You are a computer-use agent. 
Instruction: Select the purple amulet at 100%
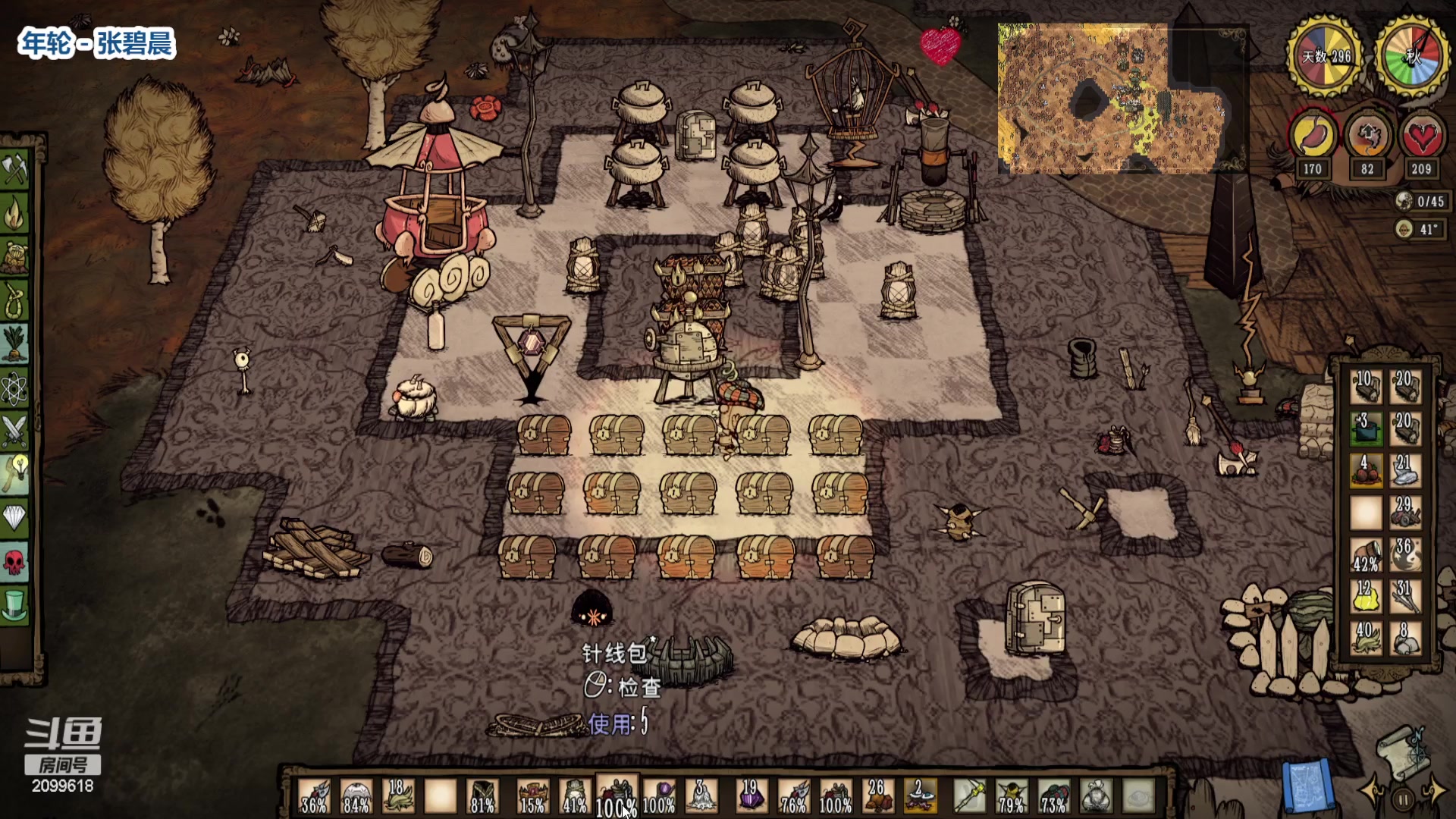coord(658,796)
